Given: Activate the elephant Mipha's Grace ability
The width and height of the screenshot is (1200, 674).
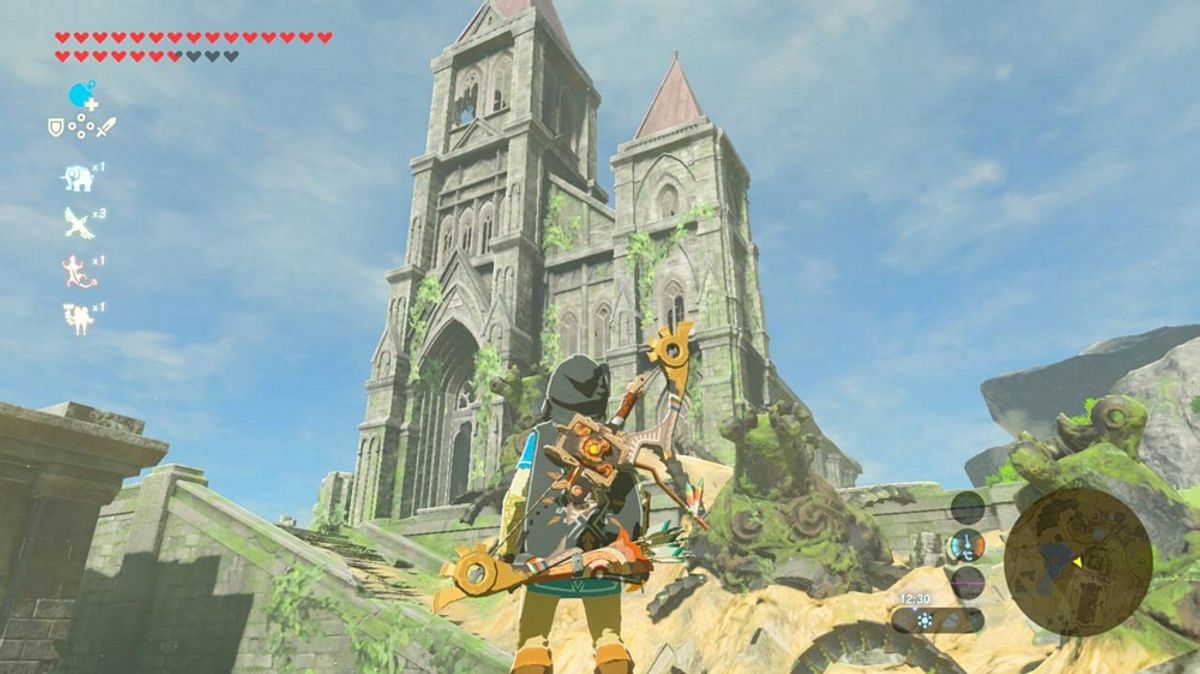Looking at the screenshot, I should 77,178.
